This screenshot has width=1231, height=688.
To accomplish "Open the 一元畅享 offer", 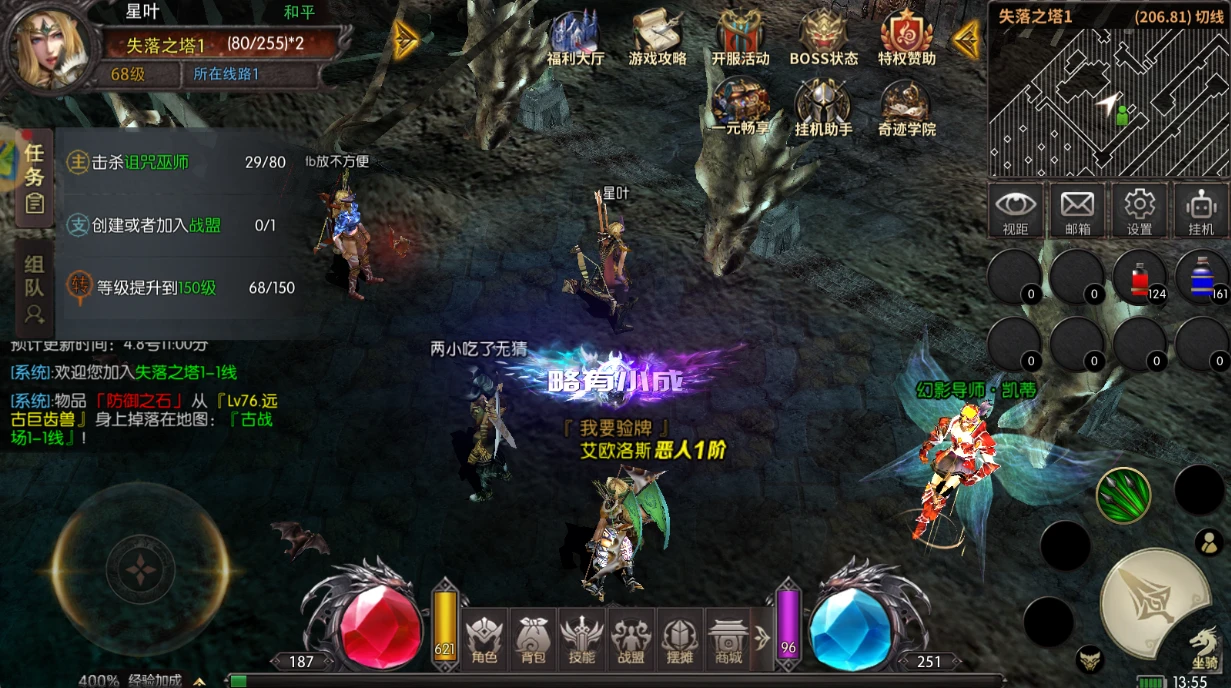I will click(x=740, y=107).
